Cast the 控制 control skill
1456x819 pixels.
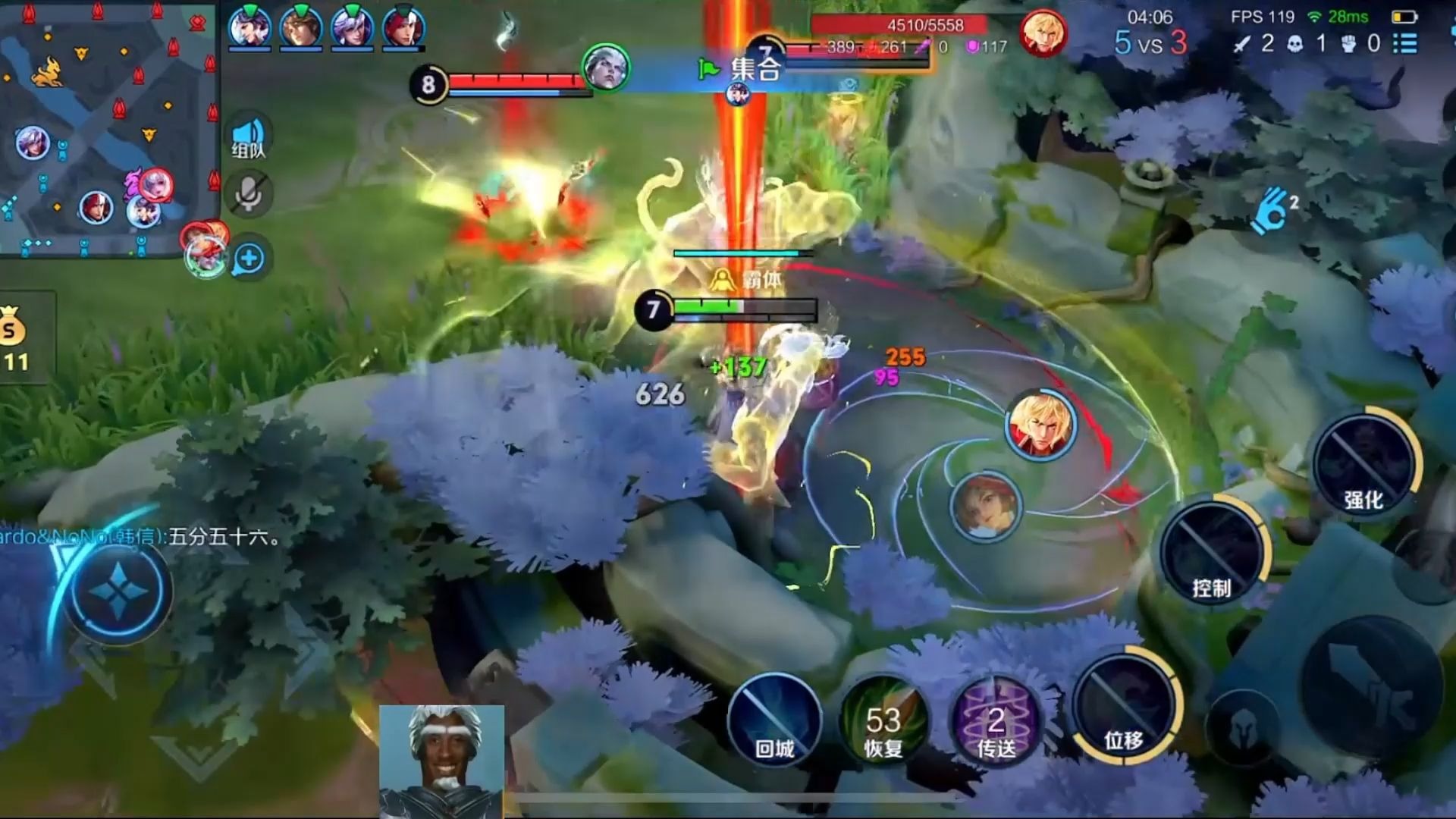coord(1211,554)
